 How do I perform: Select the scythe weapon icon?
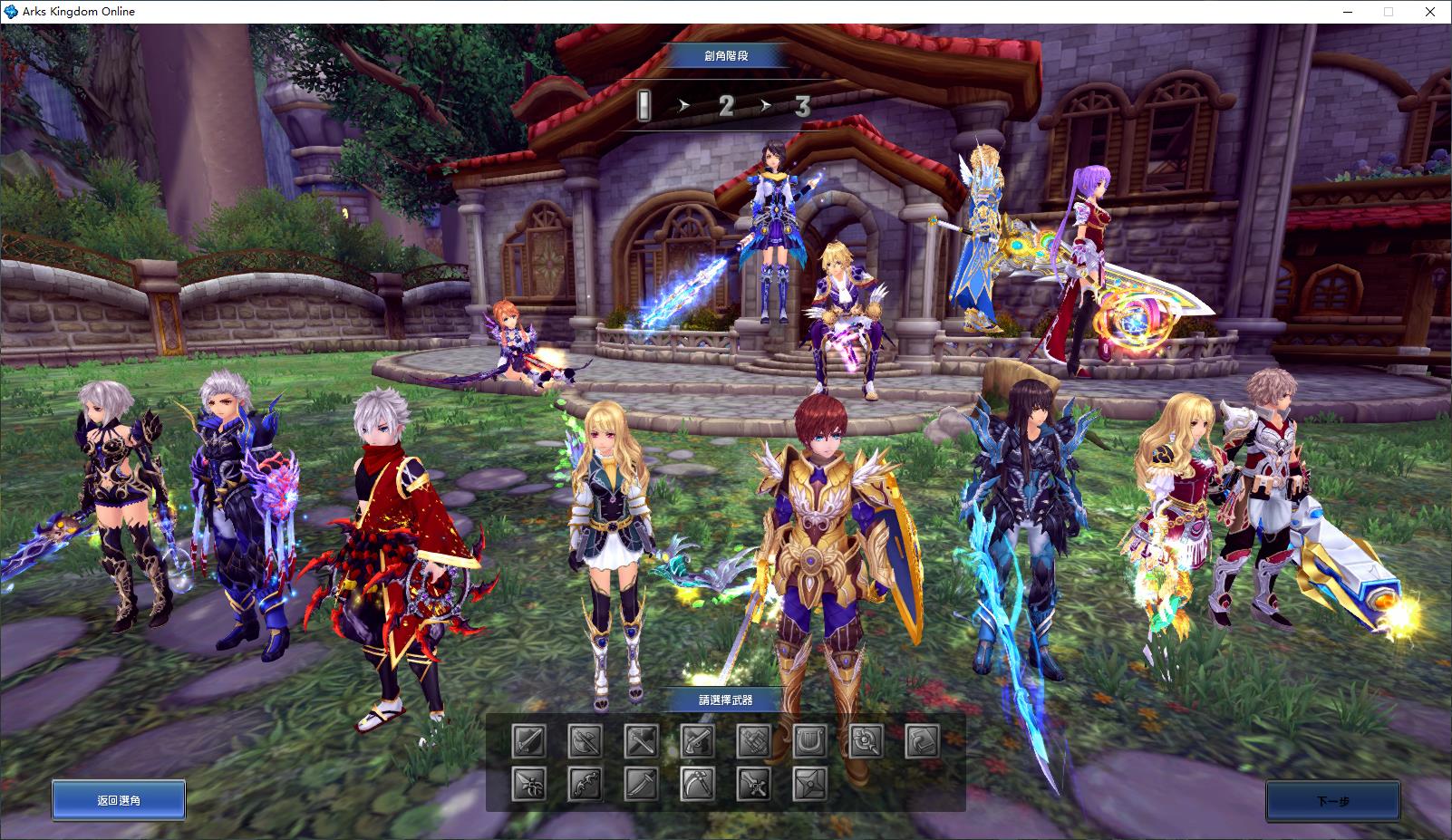(x=697, y=784)
